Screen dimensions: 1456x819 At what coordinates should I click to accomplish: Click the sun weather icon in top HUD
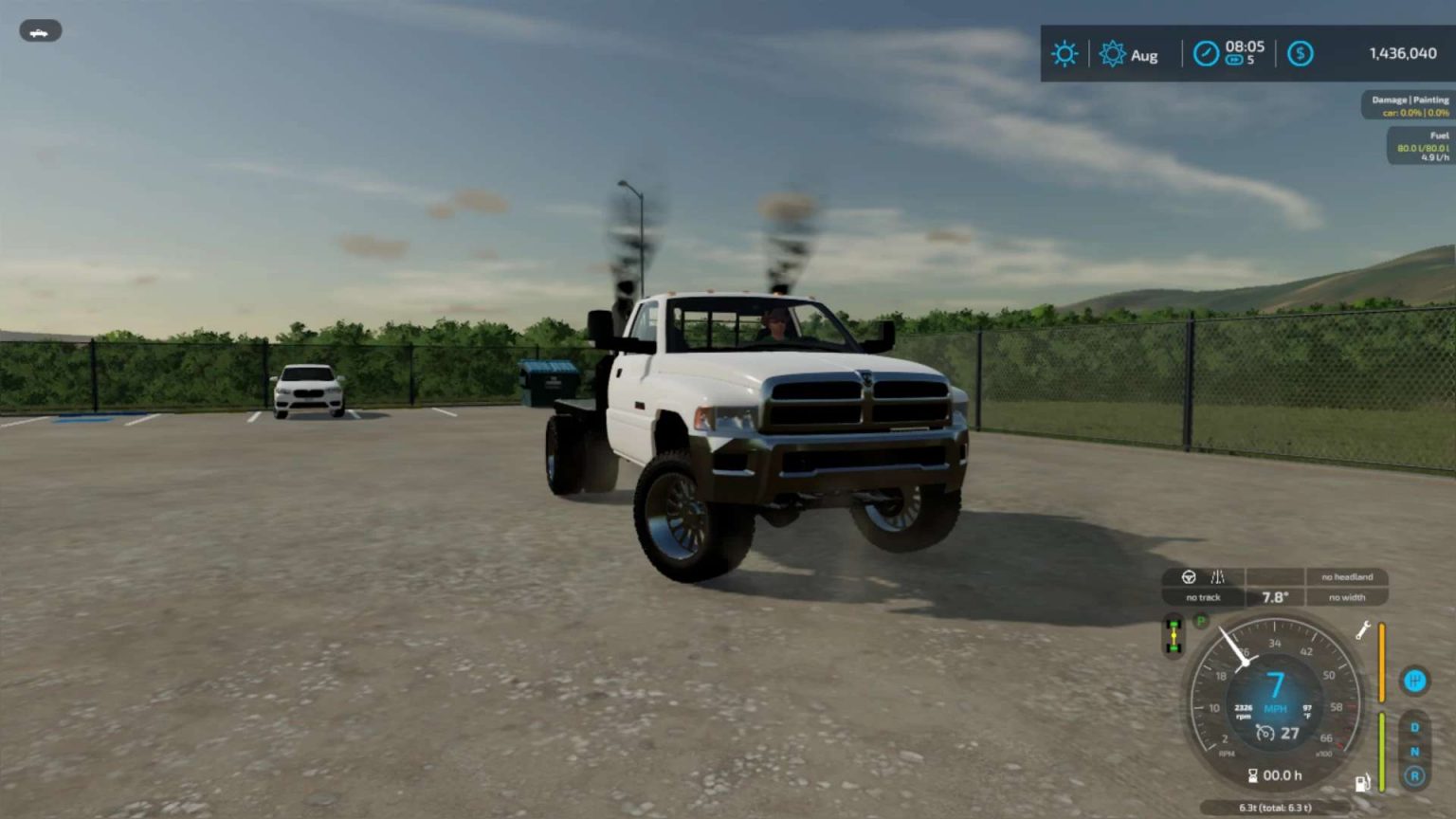click(x=1065, y=53)
